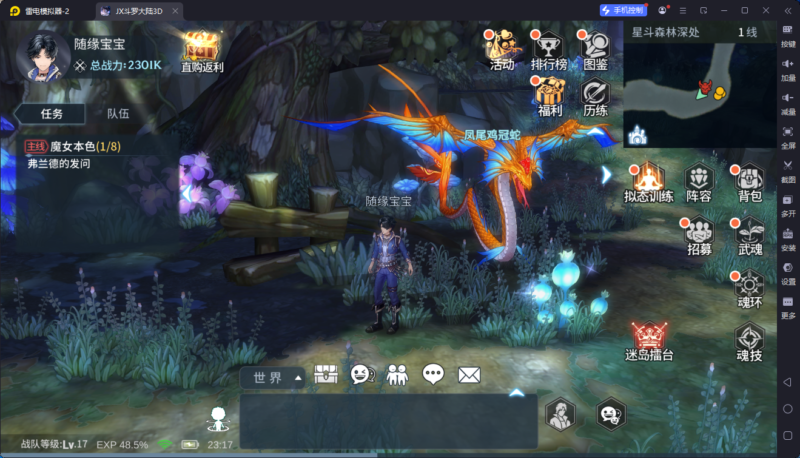This screenshot has height=458, width=800.
Task: Open the 图鉴 codex icon
Action: pos(595,49)
